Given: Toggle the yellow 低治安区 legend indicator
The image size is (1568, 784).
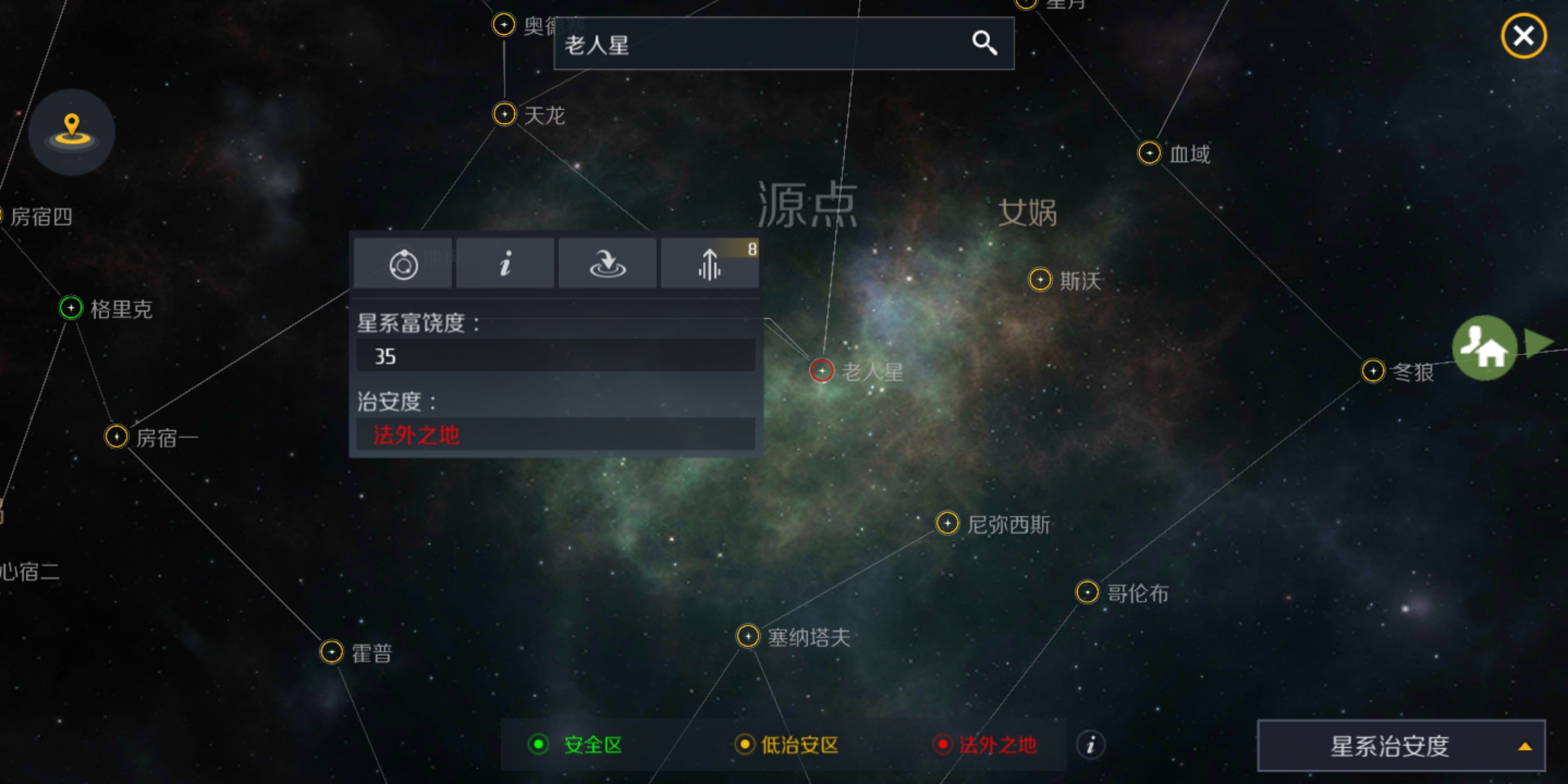Looking at the screenshot, I should [x=745, y=745].
